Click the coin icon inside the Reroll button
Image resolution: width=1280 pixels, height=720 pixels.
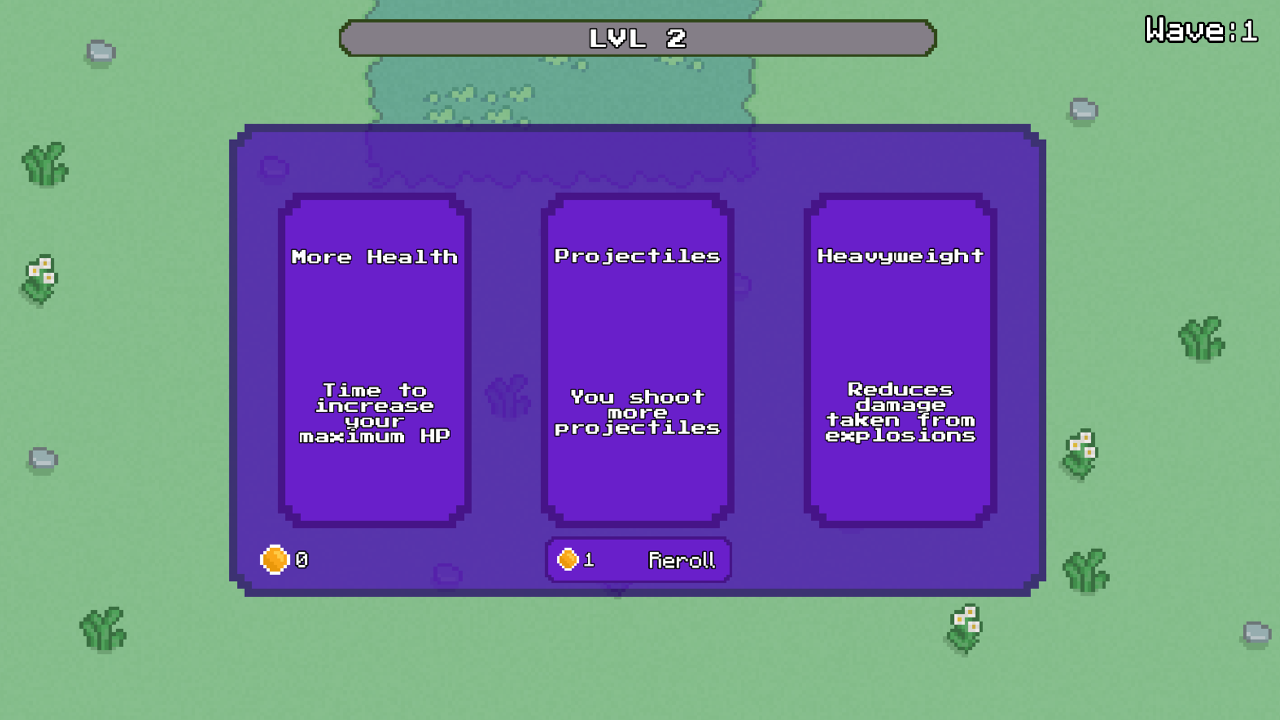pos(568,559)
